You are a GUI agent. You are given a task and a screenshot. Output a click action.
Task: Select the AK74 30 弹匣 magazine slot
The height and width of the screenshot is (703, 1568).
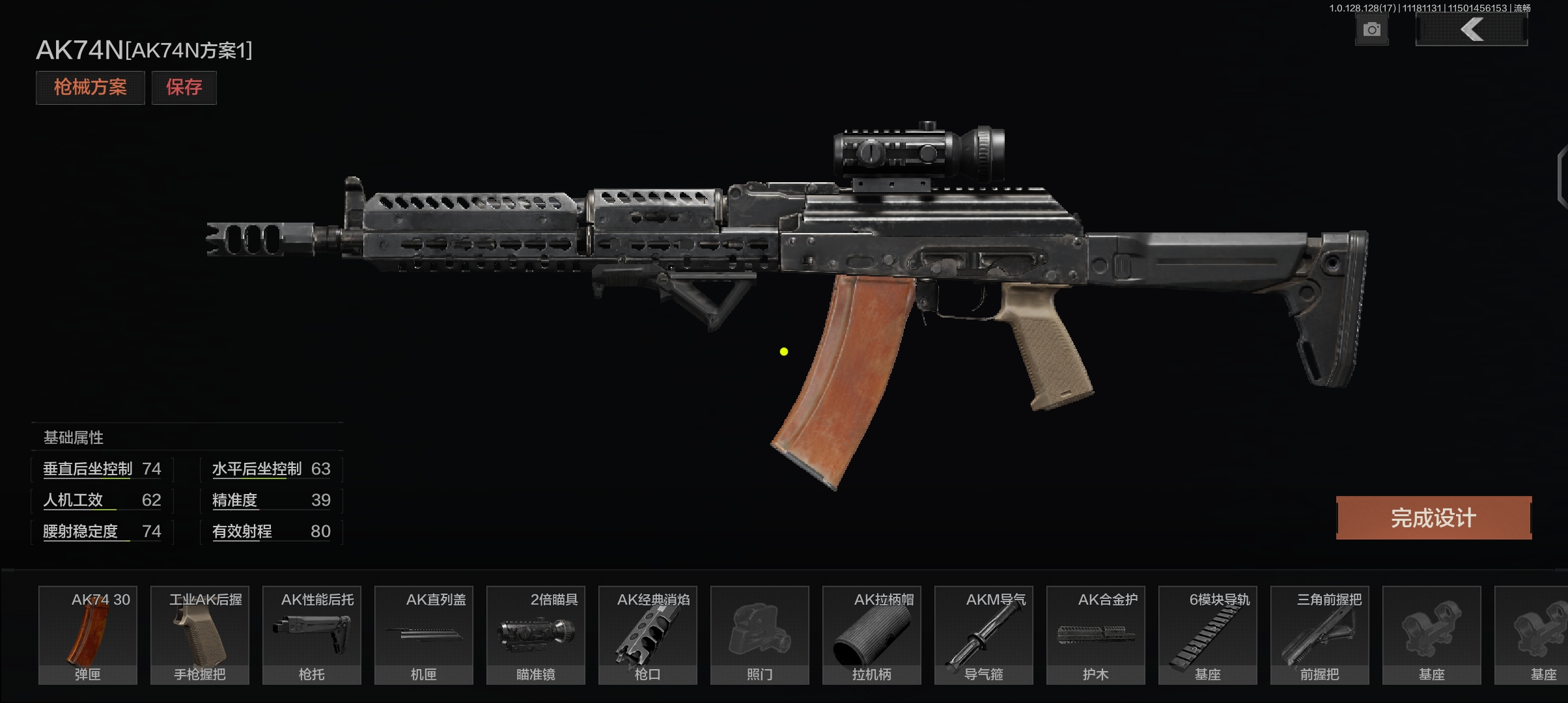[88, 635]
